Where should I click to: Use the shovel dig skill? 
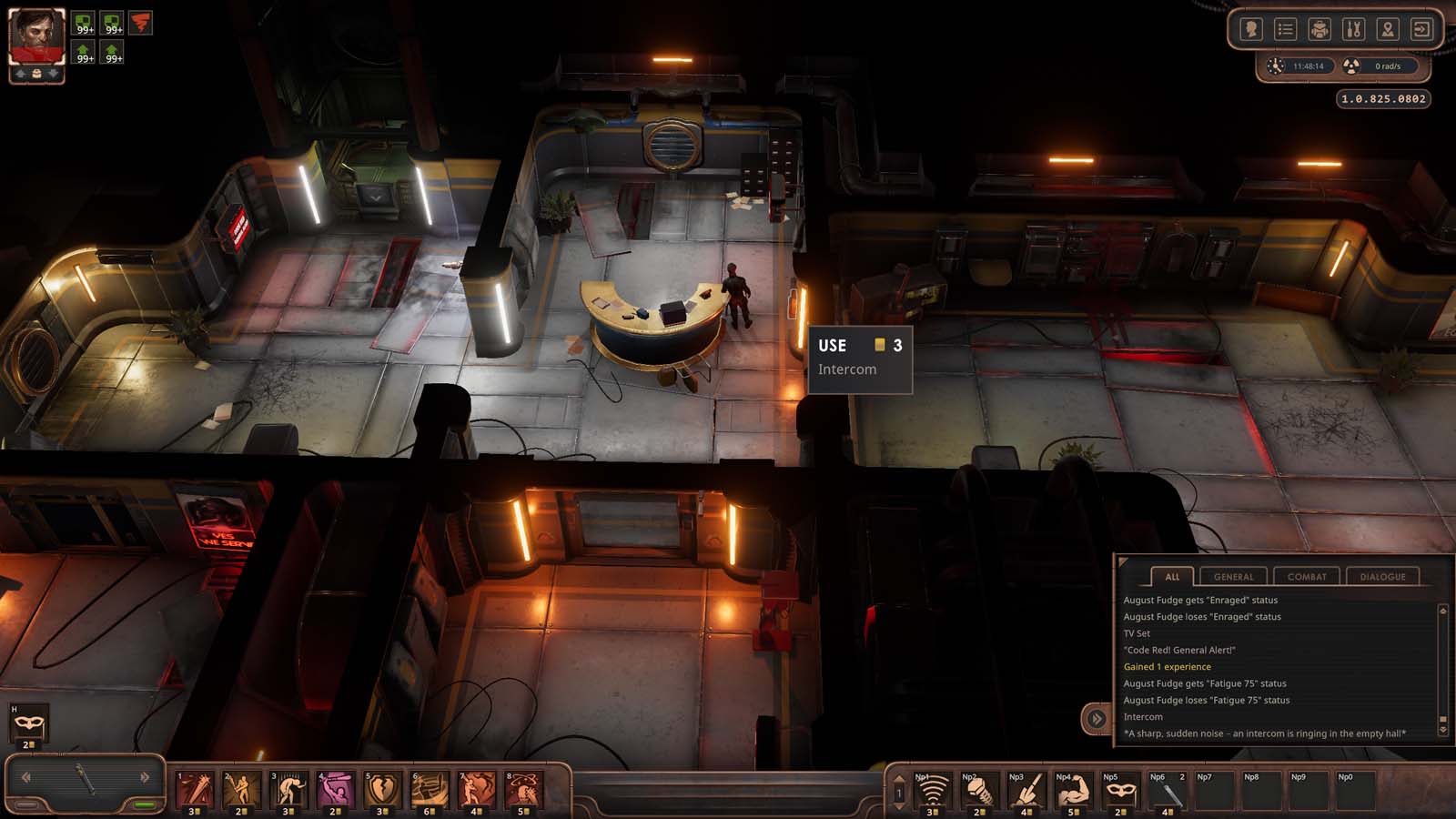coord(1026,792)
